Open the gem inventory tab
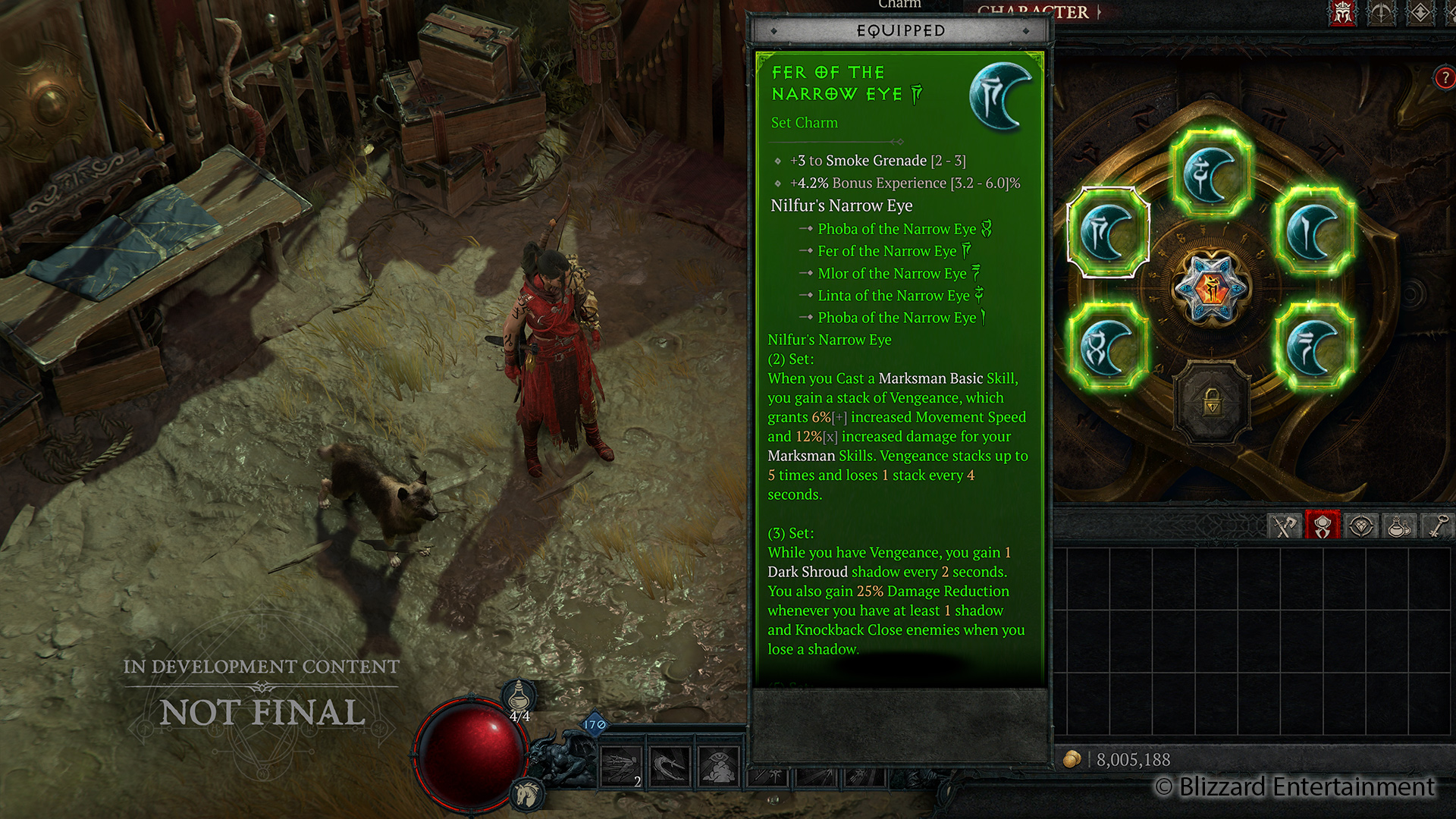The height and width of the screenshot is (819, 1456). pyautogui.click(x=1361, y=526)
